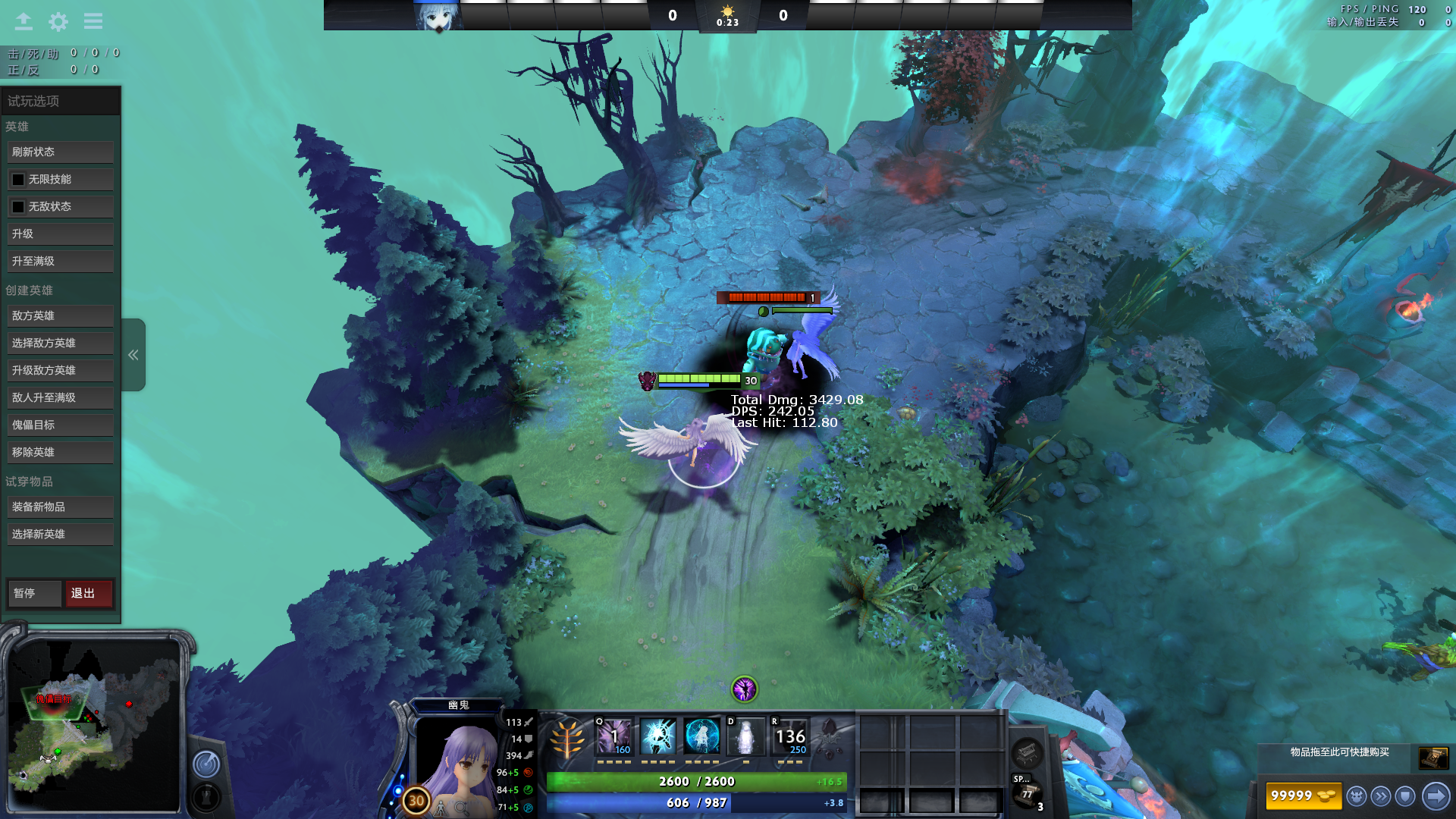The height and width of the screenshot is (819, 1456).
Task: Spawn an enemy with 敌方英雄
Action: click(60, 316)
